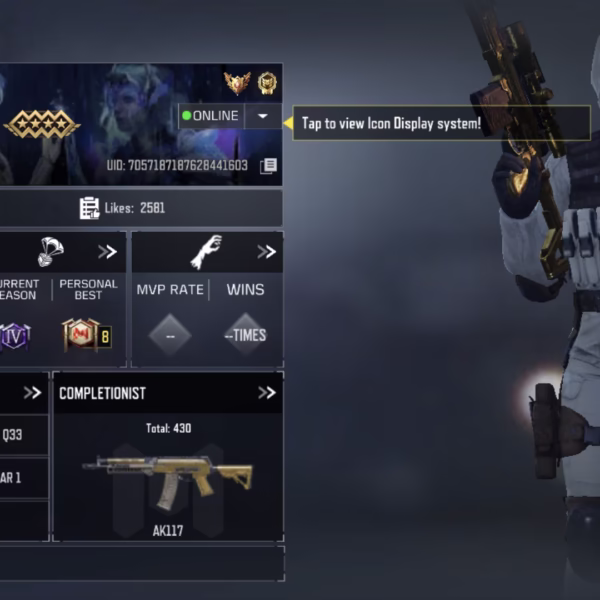The image size is (600, 600).
Task: Copy the player UID with the copy icon
Action: (268, 166)
